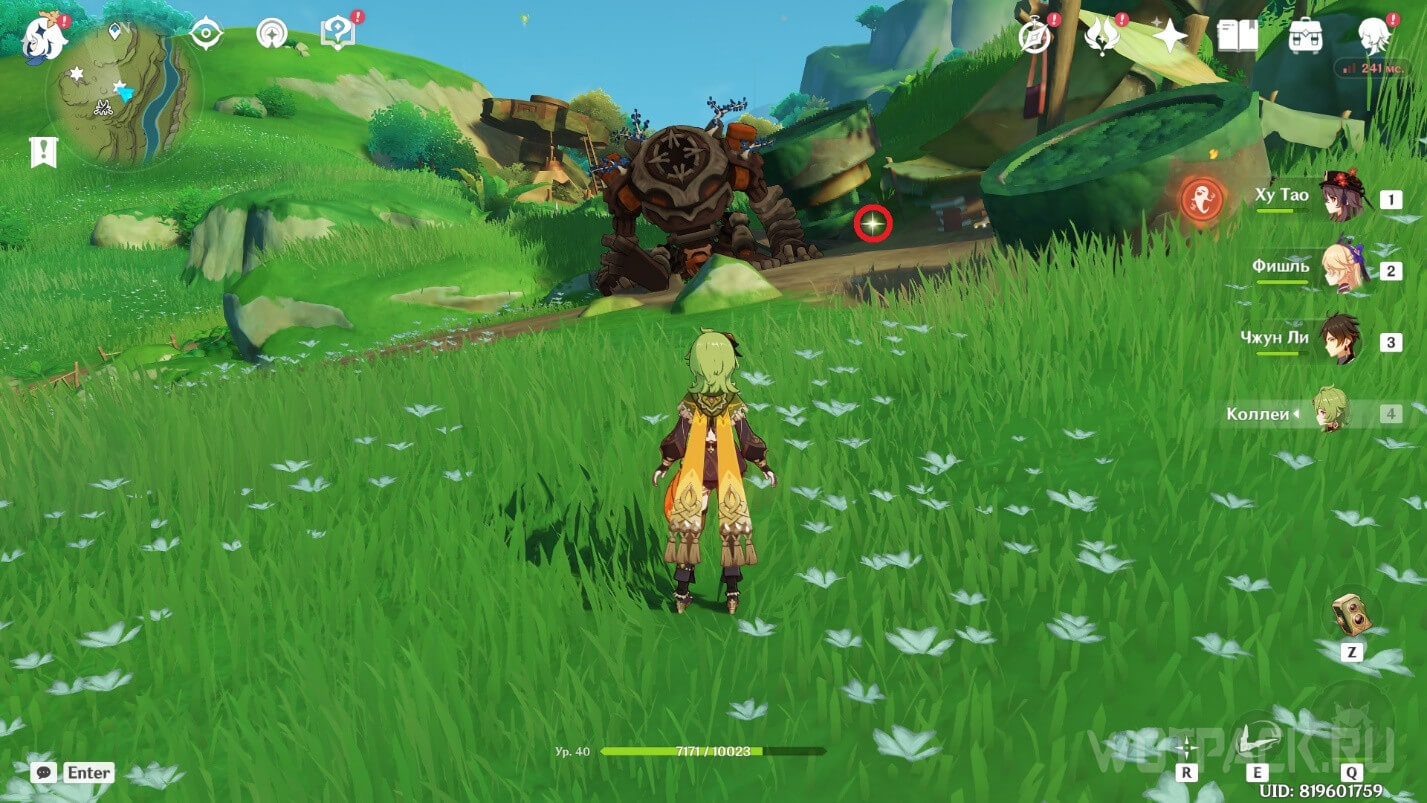Viewport: 1427px width, 803px height.
Task: Click the bookmark icon below the minimap
Action: click(x=44, y=152)
